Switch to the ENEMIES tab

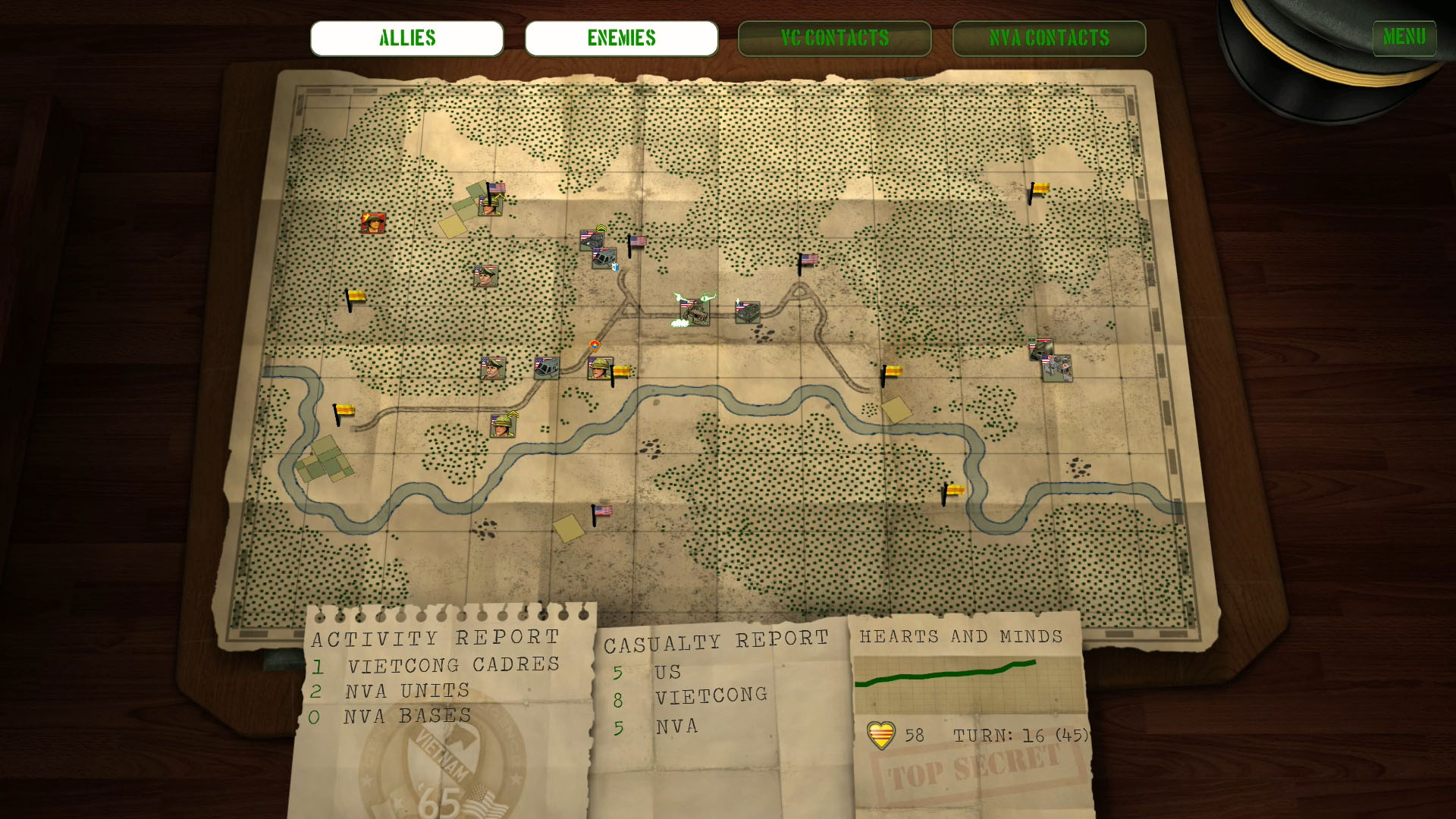[621, 38]
